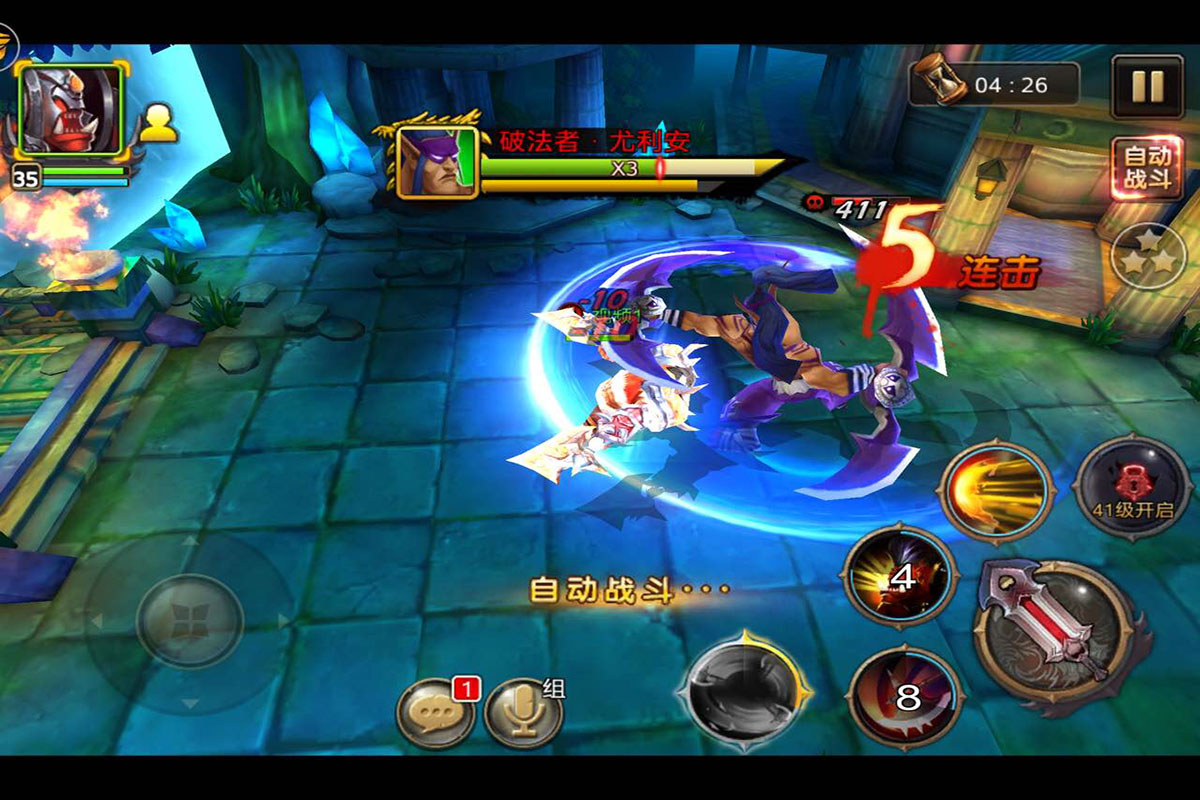Open the three-star rating objectives
This screenshot has height=800, width=1200.
coord(1148,257)
